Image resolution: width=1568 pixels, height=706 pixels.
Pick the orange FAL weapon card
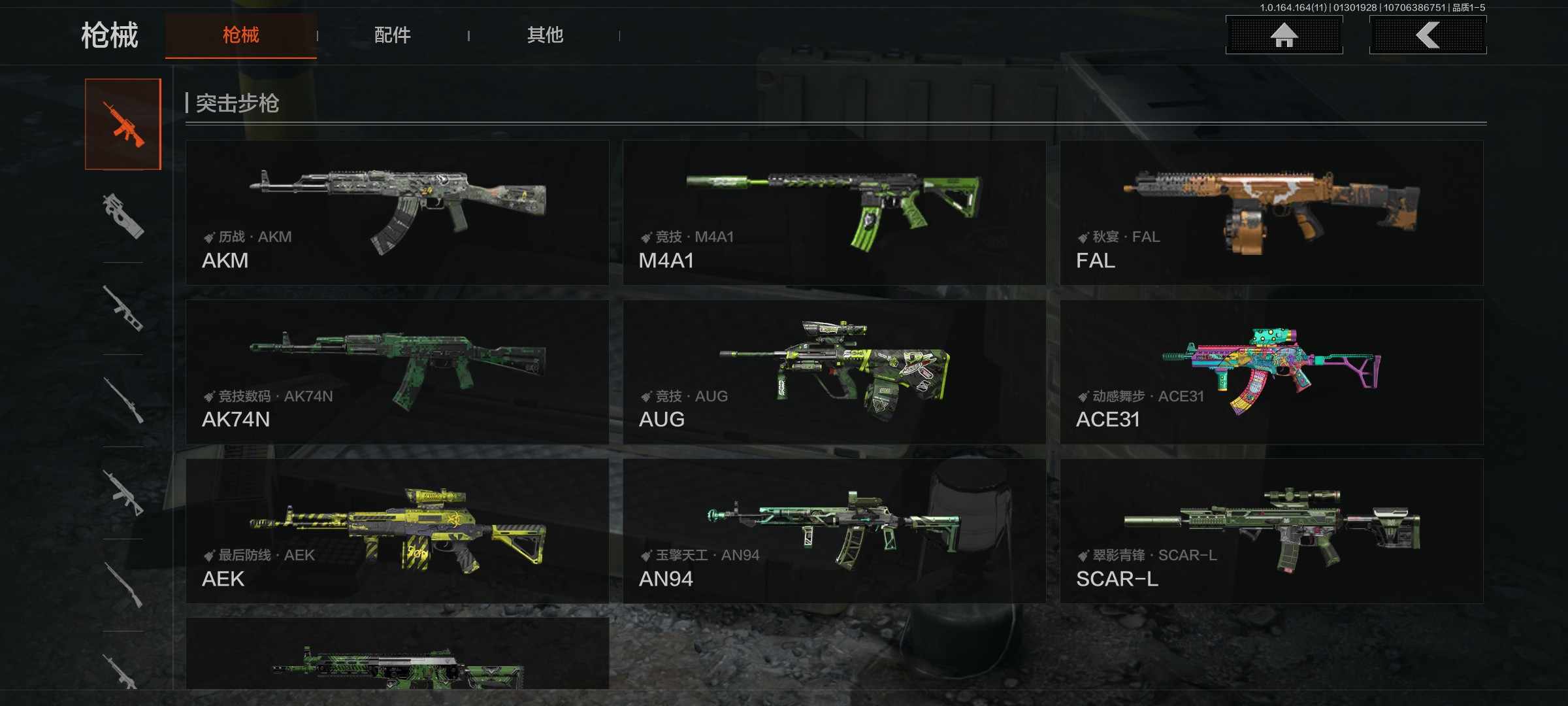pos(1271,212)
